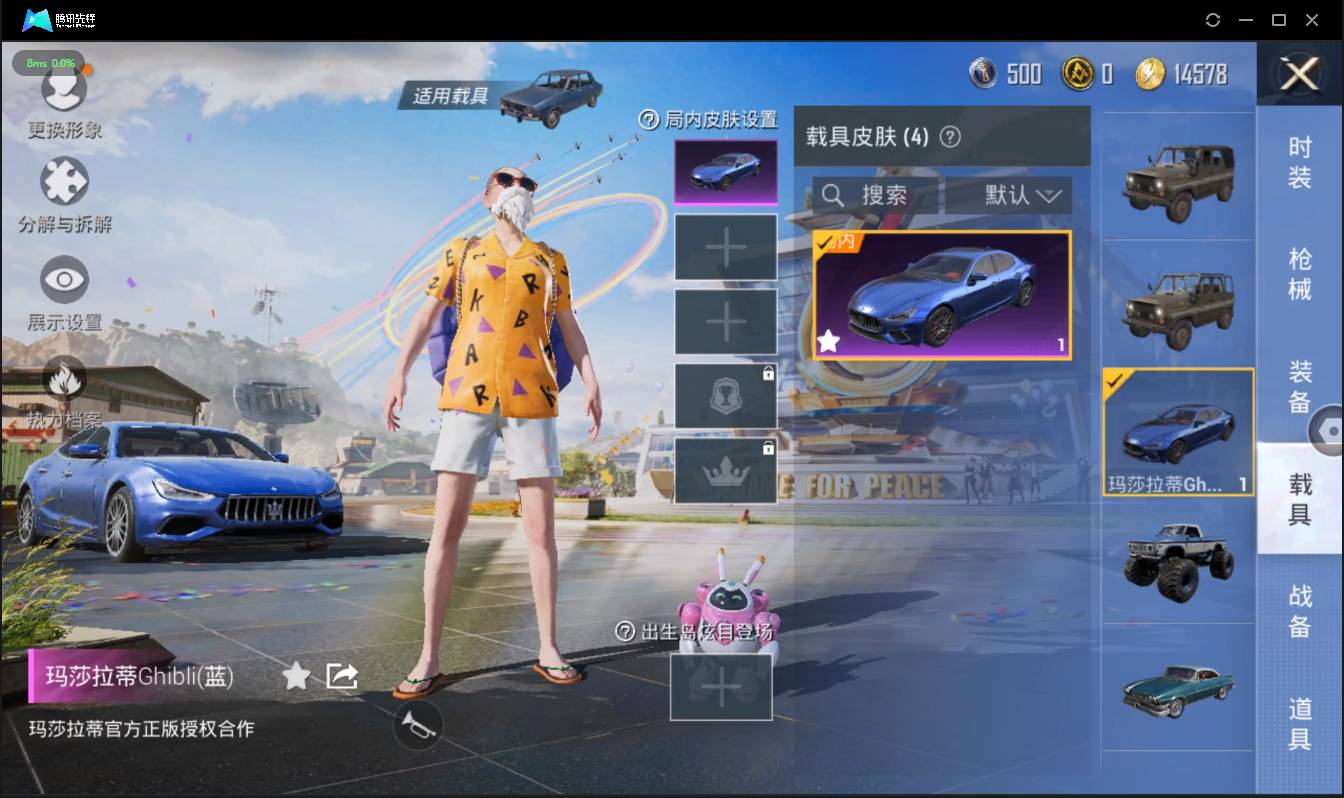Switch to the 战备 tab
The image size is (1344, 798).
click(x=1299, y=610)
